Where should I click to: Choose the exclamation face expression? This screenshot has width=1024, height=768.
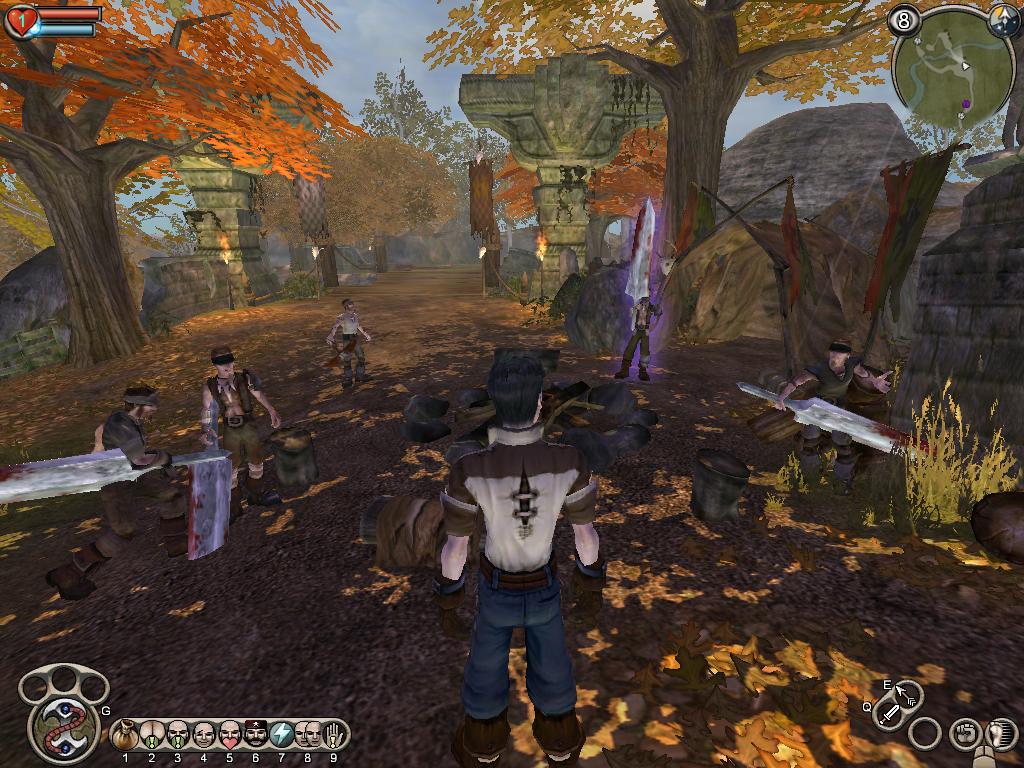(178, 734)
